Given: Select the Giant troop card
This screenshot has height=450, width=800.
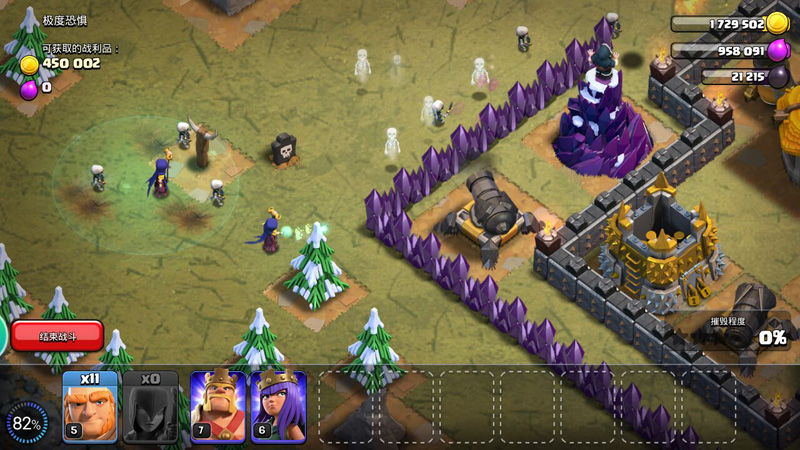Looking at the screenshot, I should (x=90, y=407).
